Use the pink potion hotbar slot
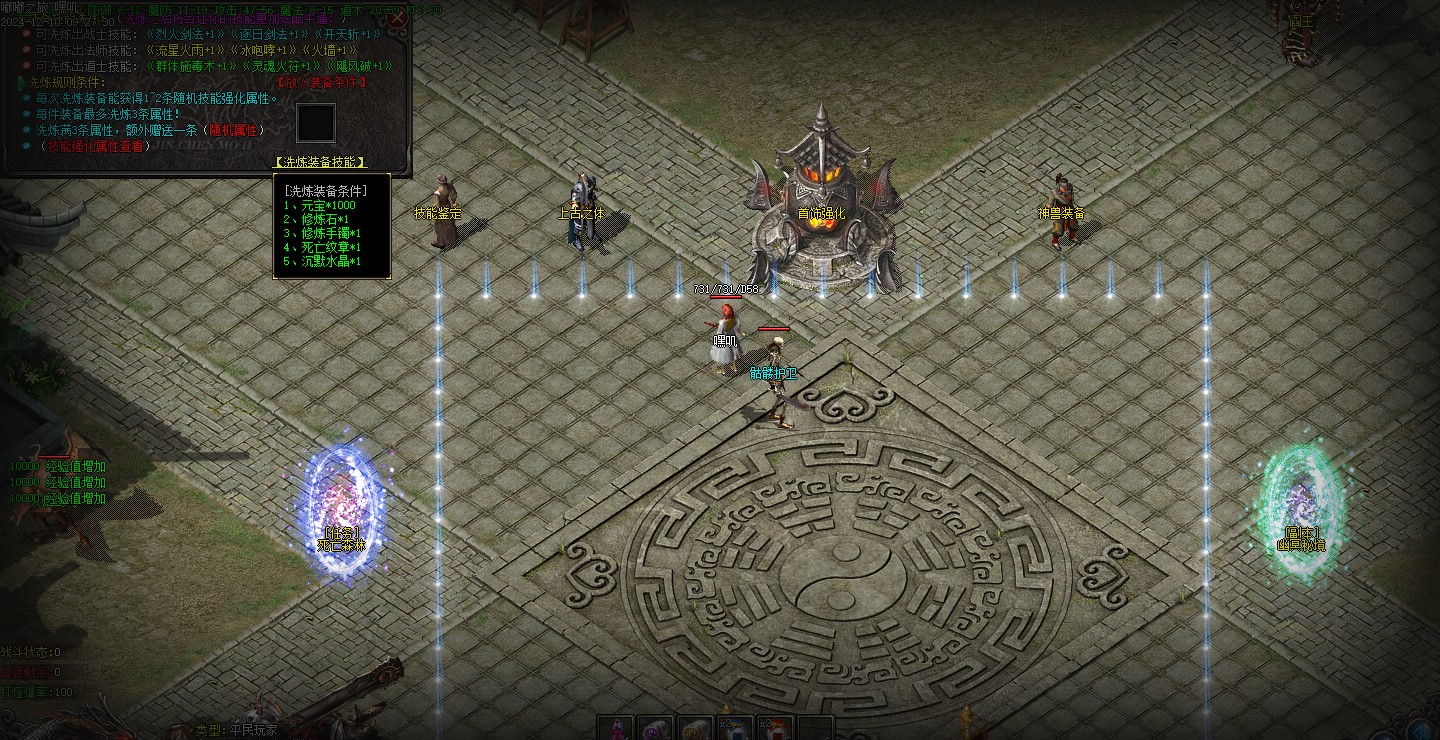Screen dimensions: 1440x740 coord(616,728)
